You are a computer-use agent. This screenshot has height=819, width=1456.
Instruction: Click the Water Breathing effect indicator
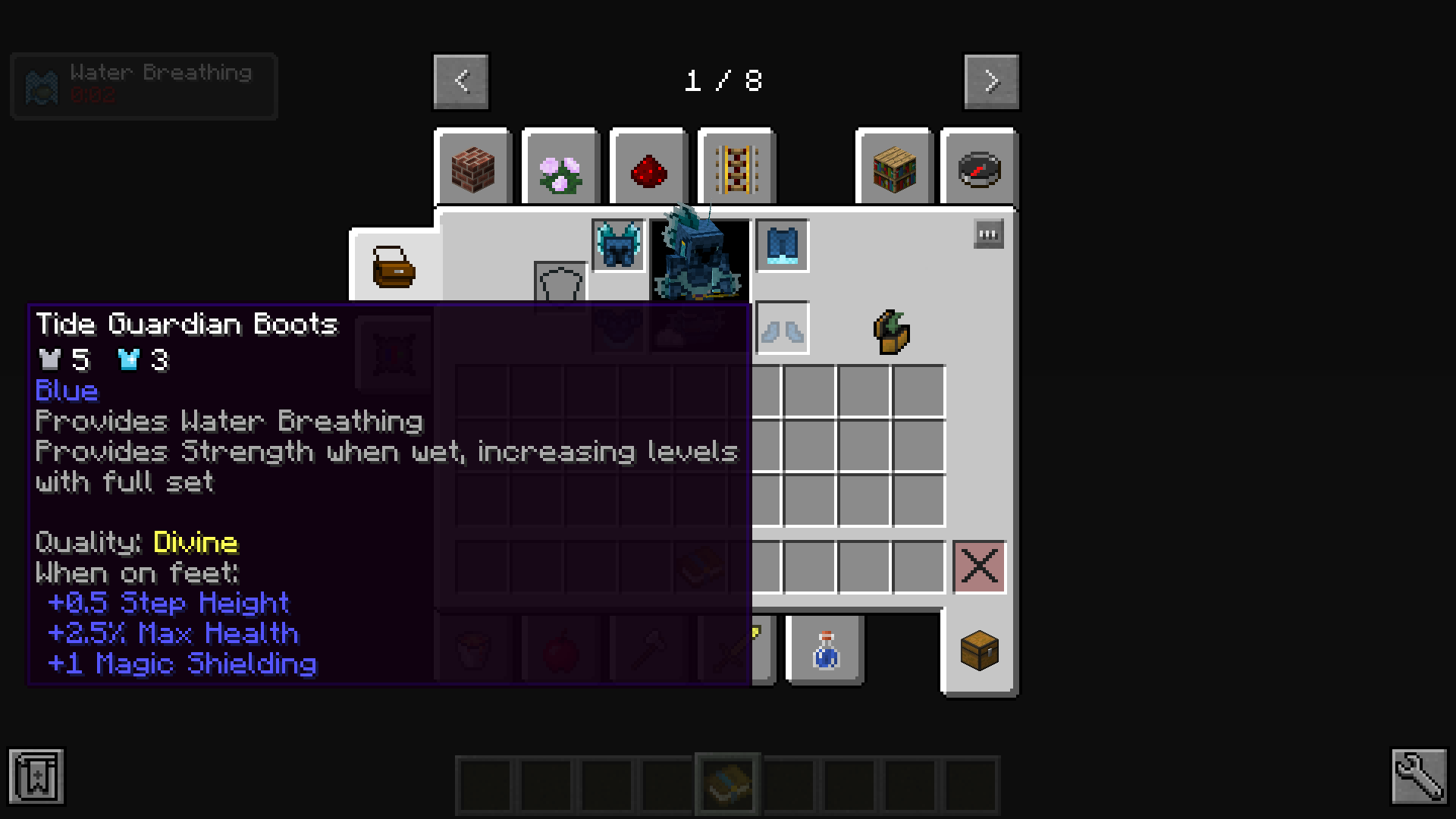click(x=143, y=86)
